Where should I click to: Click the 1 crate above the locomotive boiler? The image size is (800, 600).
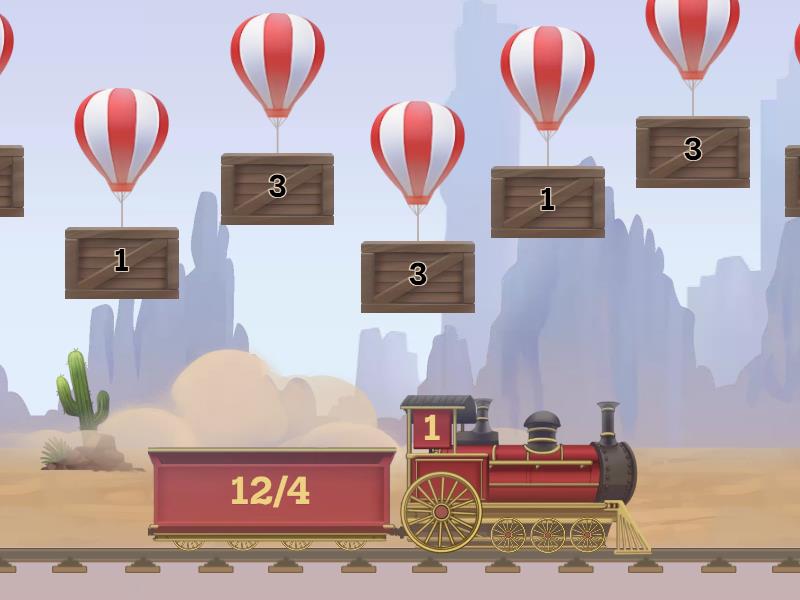(547, 201)
